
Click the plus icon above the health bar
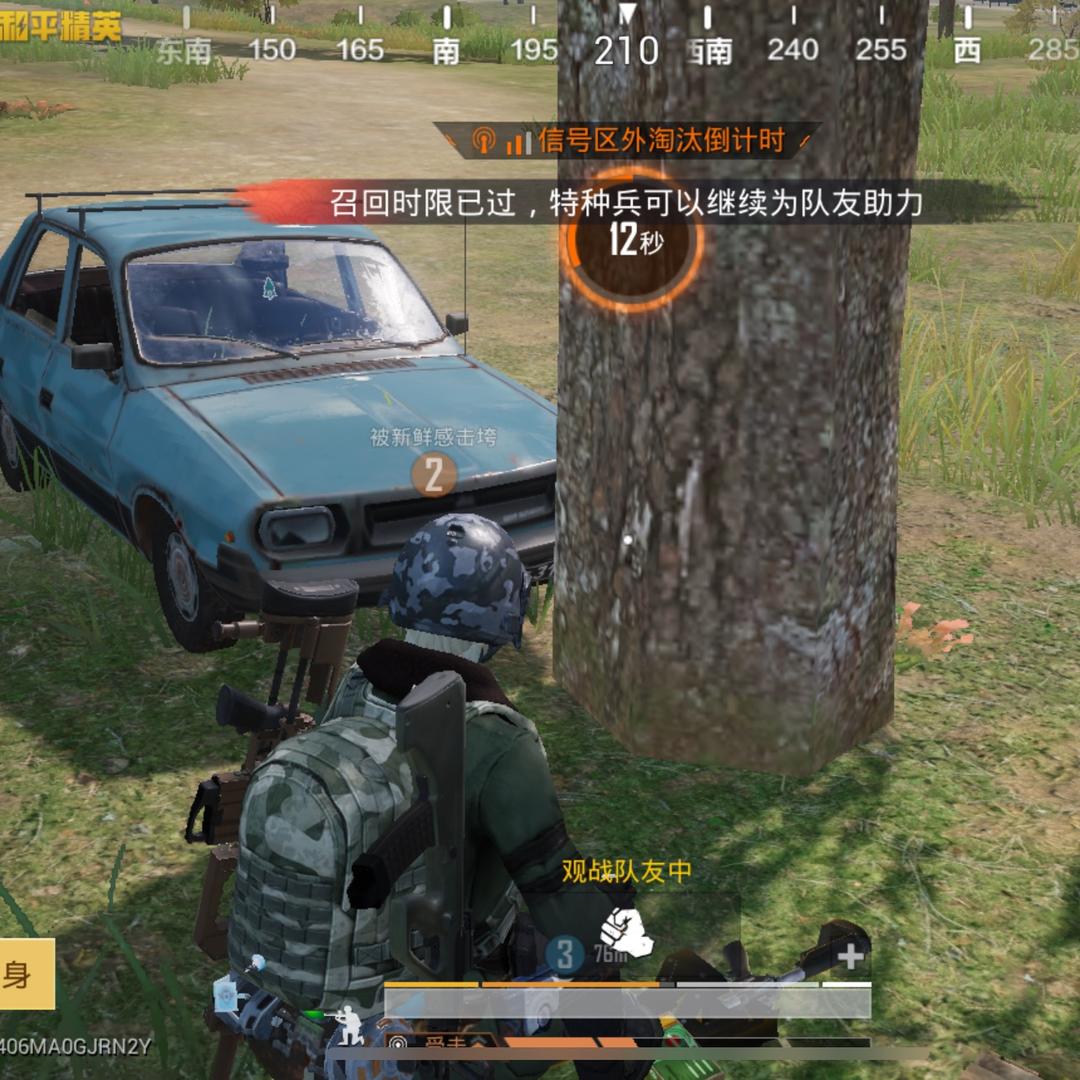pyautogui.click(x=851, y=957)
